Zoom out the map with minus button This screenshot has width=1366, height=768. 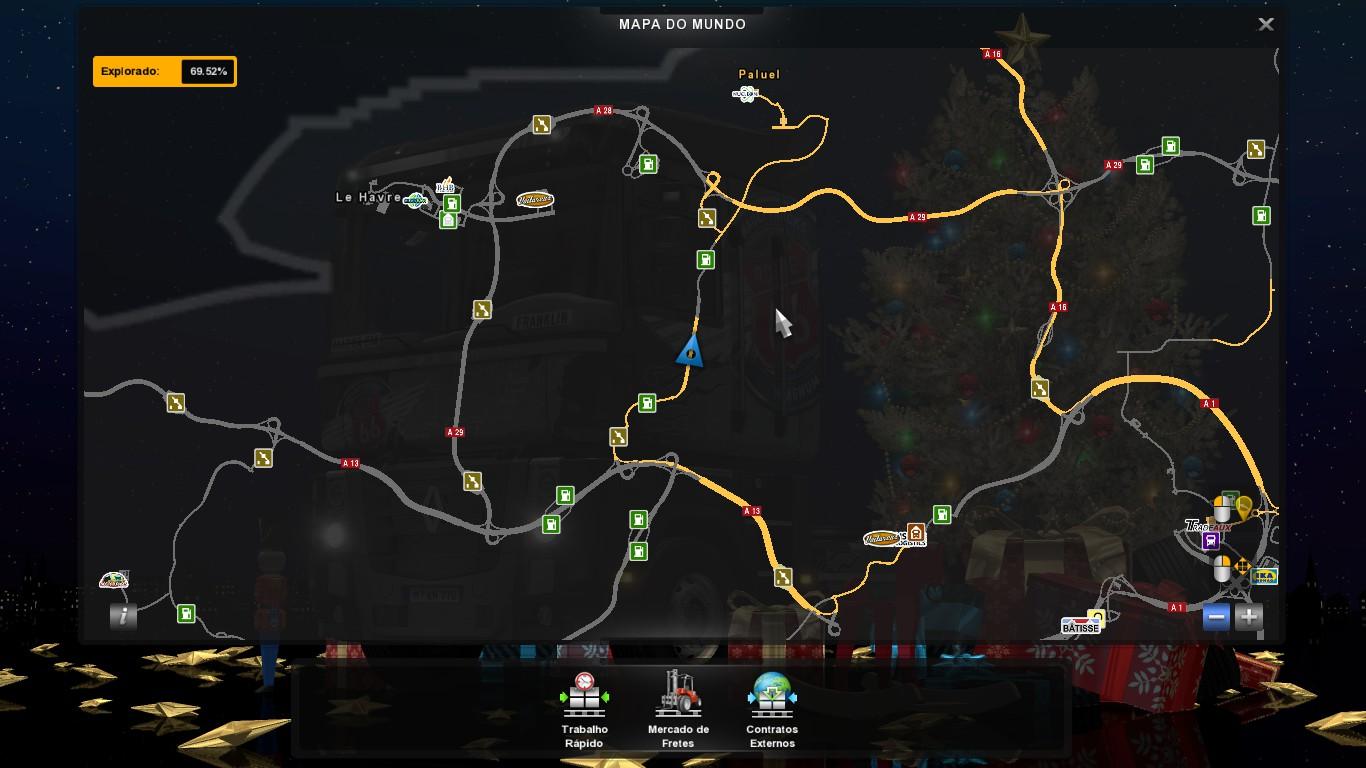(1217, 617)
